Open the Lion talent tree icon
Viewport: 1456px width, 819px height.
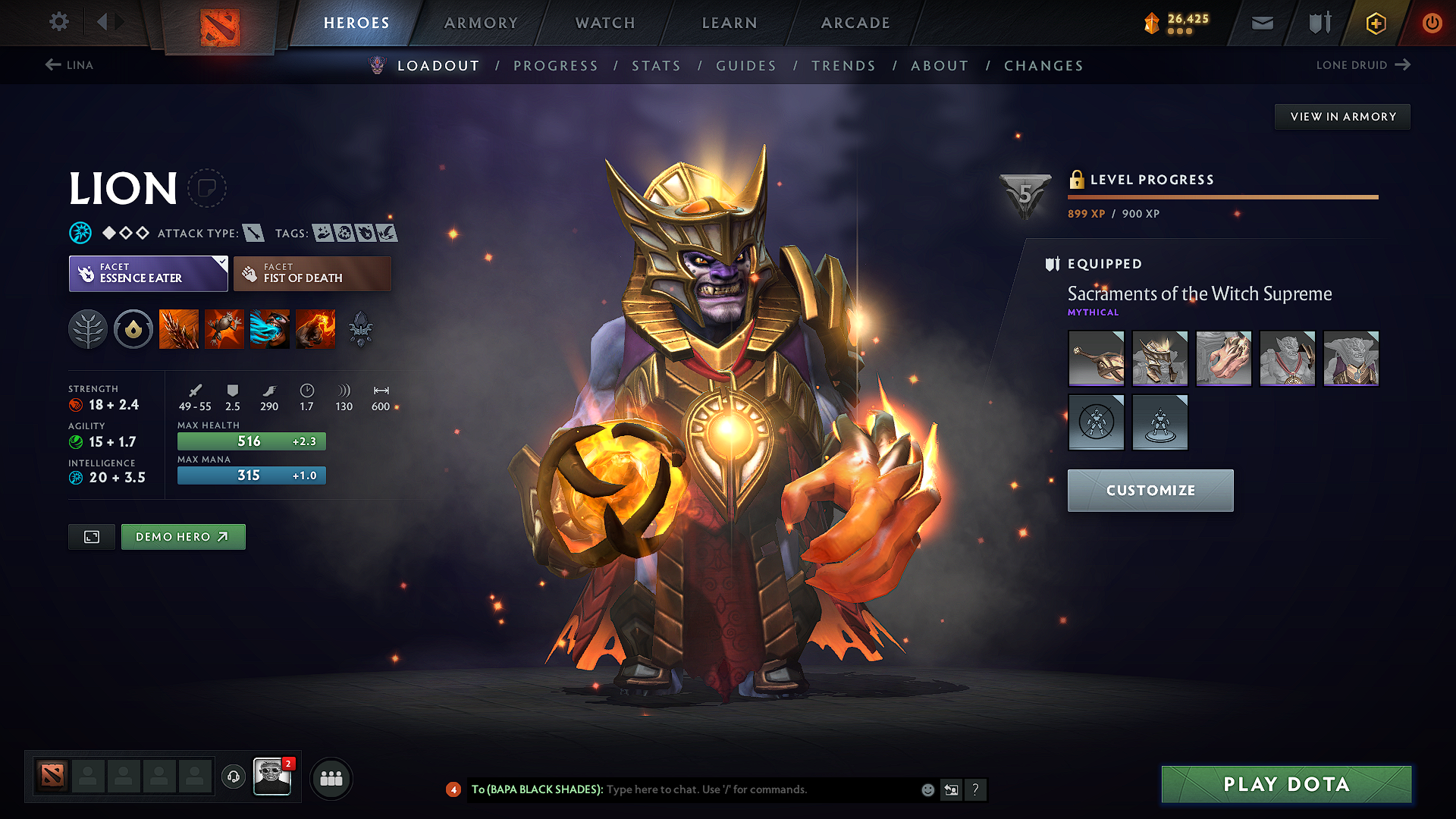87,328
